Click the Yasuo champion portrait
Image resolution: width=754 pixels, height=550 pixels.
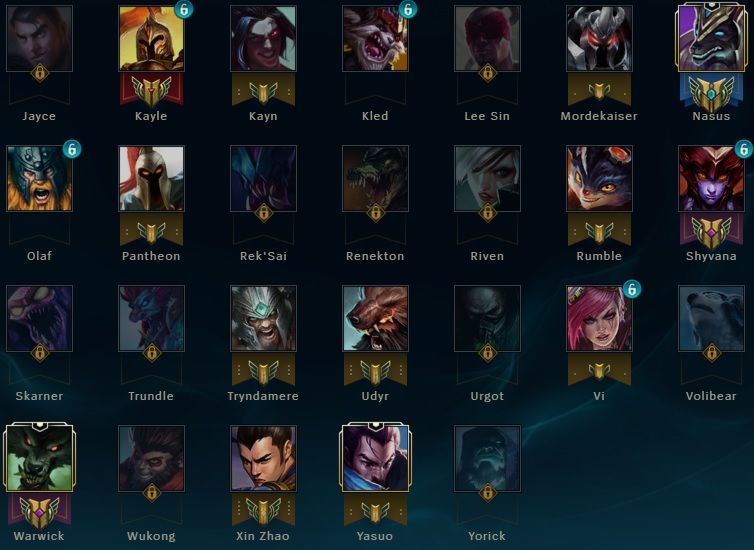coord(375,458)
